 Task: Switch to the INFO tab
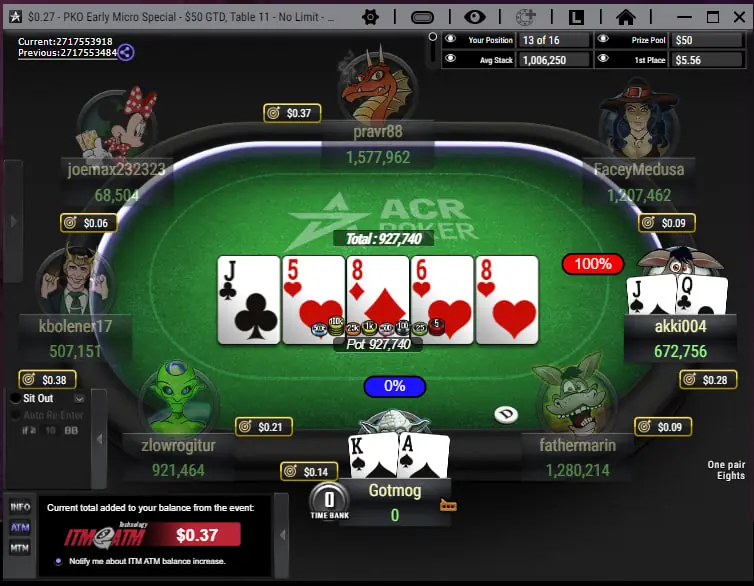(20, 507)
